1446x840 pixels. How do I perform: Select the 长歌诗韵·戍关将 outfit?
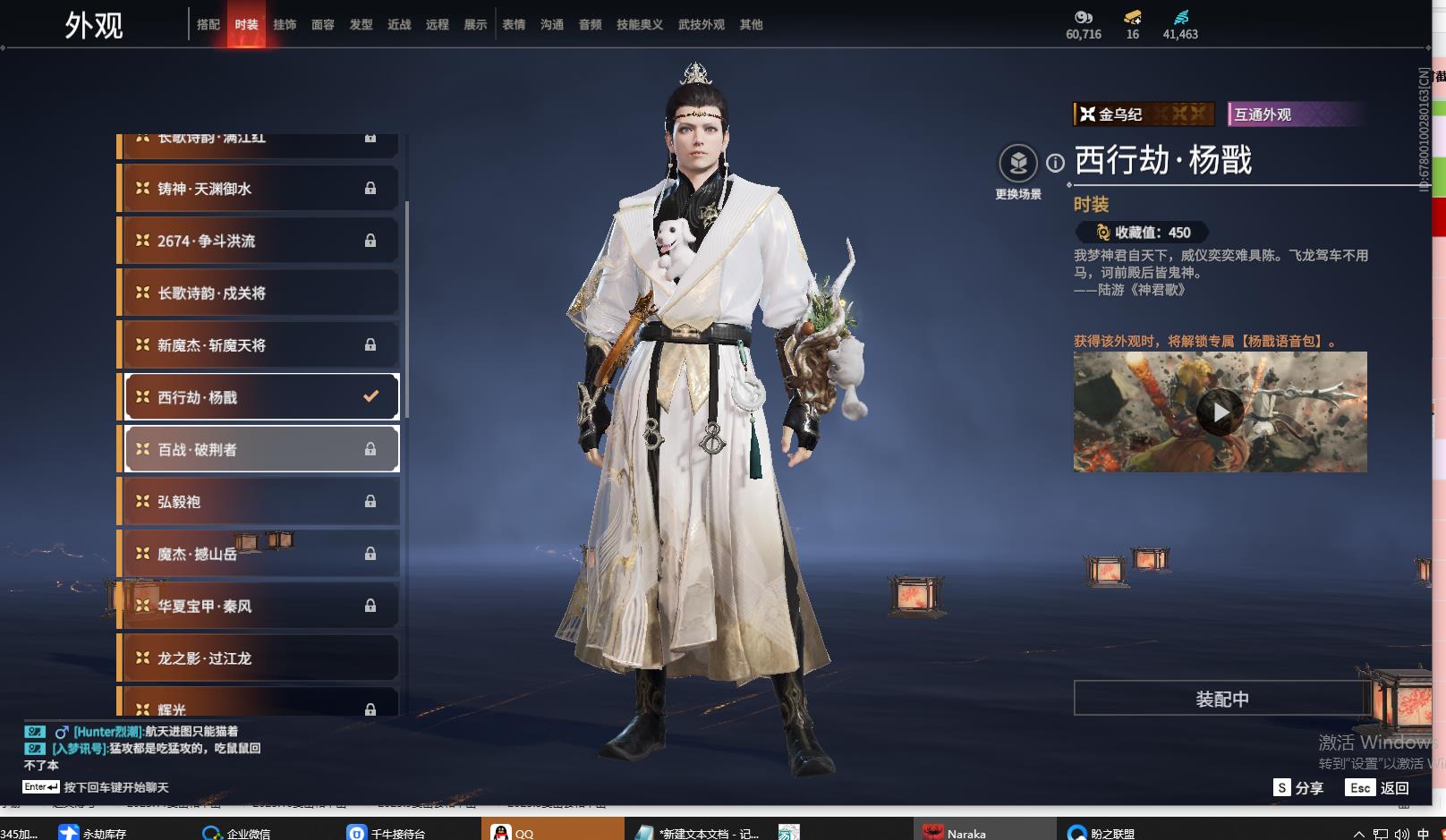pos(259,293)
